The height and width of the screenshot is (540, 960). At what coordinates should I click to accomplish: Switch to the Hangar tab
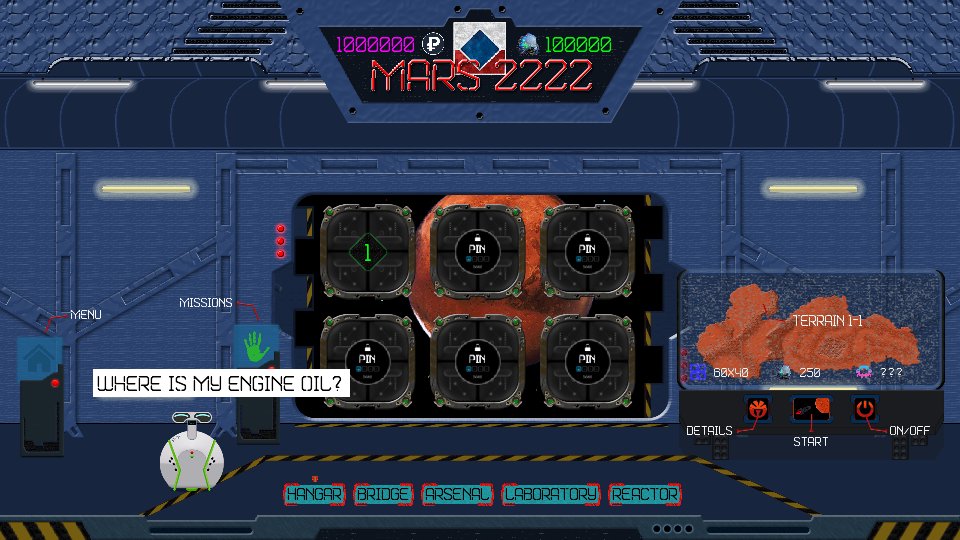pyautogui.click(x=314, y=494)
